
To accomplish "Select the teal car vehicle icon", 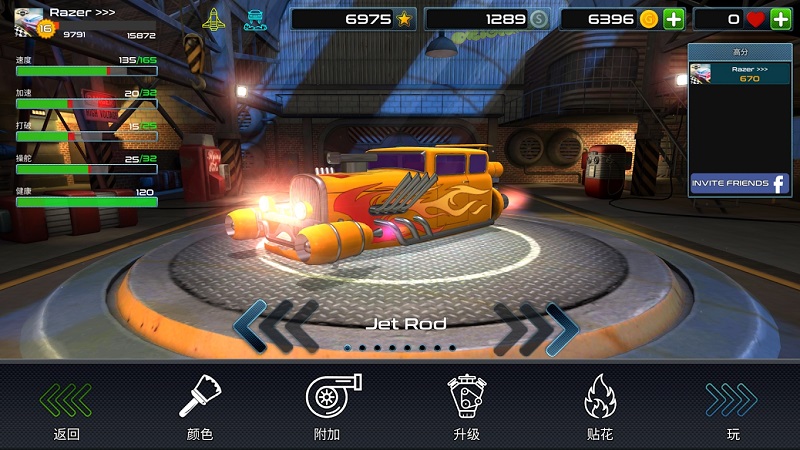I will point(255,19).
